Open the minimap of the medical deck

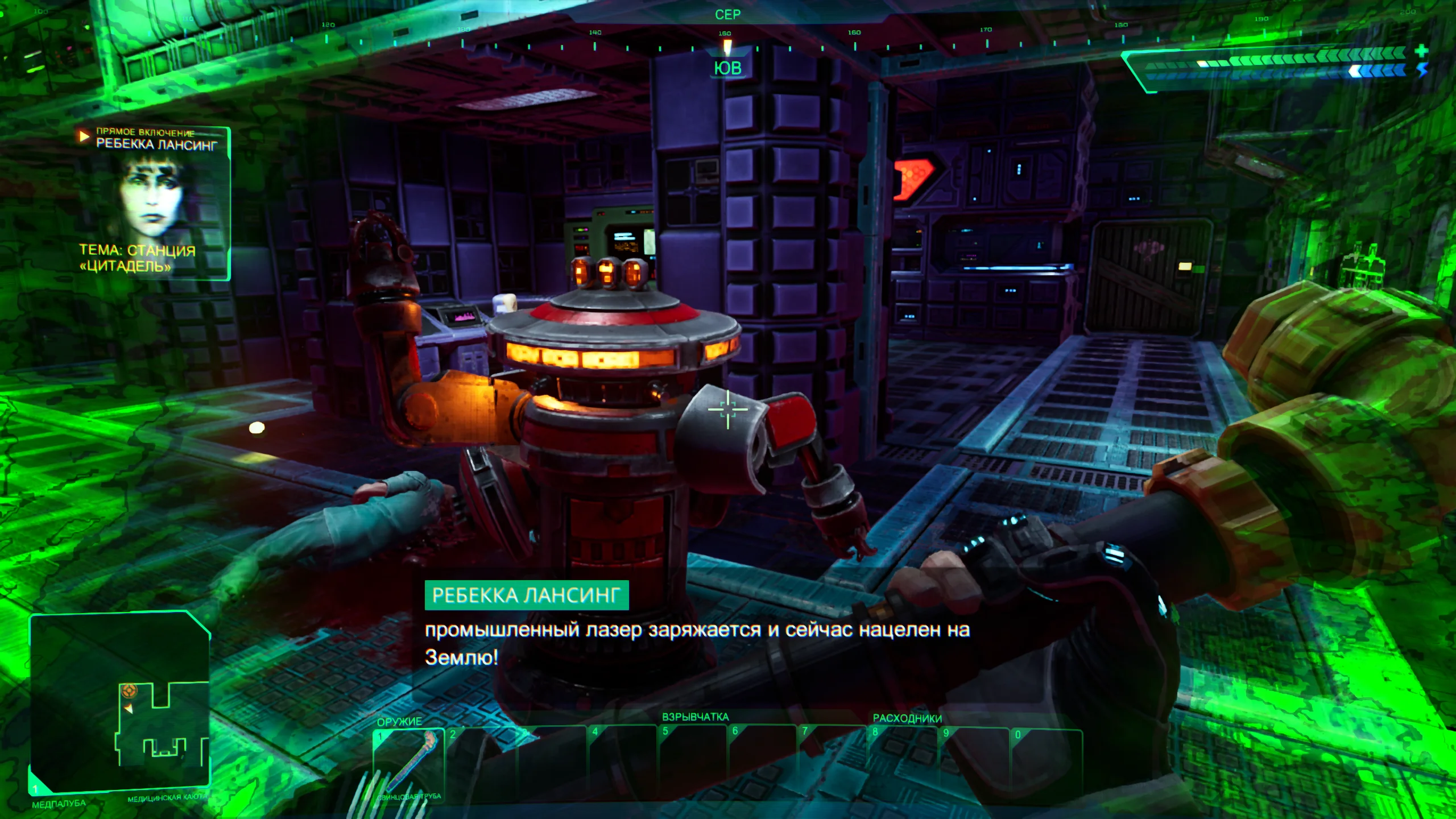pyautogui.click(x=120, y=702)
